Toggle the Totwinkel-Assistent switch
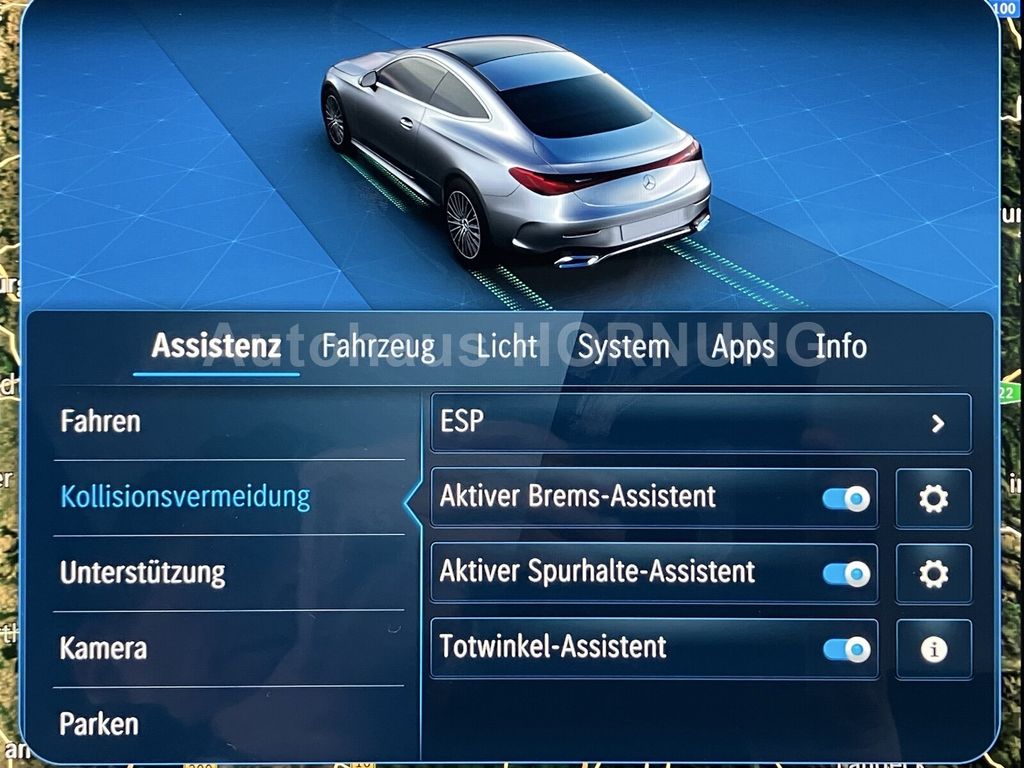 coord(846,650)
